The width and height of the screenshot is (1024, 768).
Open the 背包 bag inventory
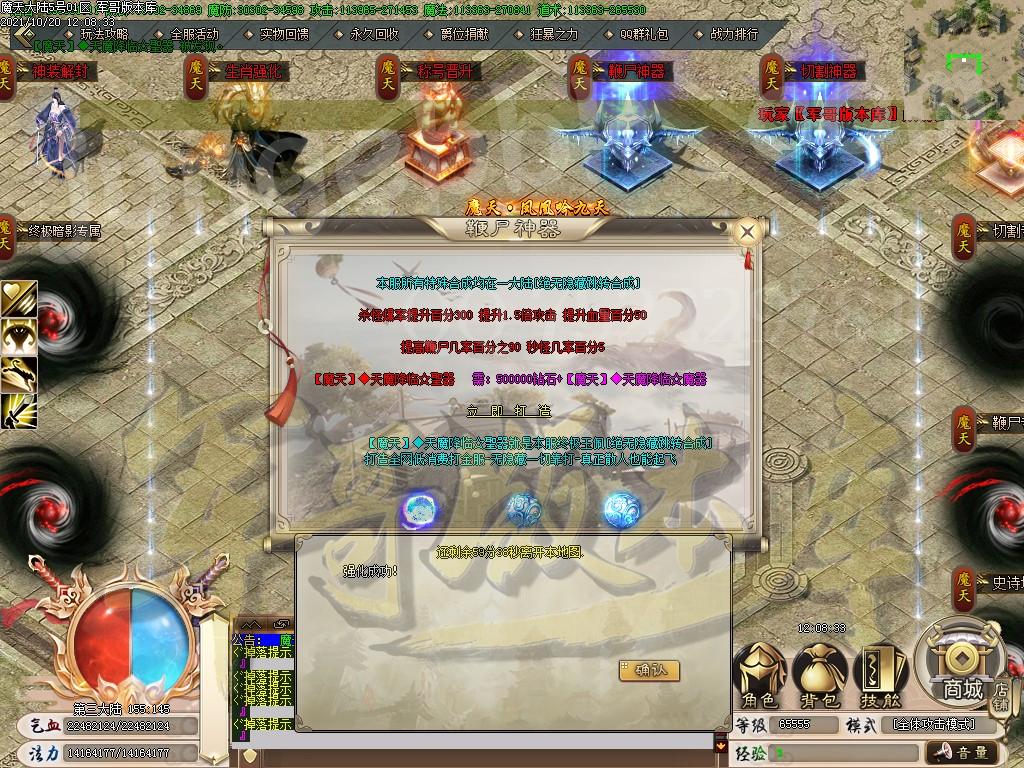tap(819, 673)
